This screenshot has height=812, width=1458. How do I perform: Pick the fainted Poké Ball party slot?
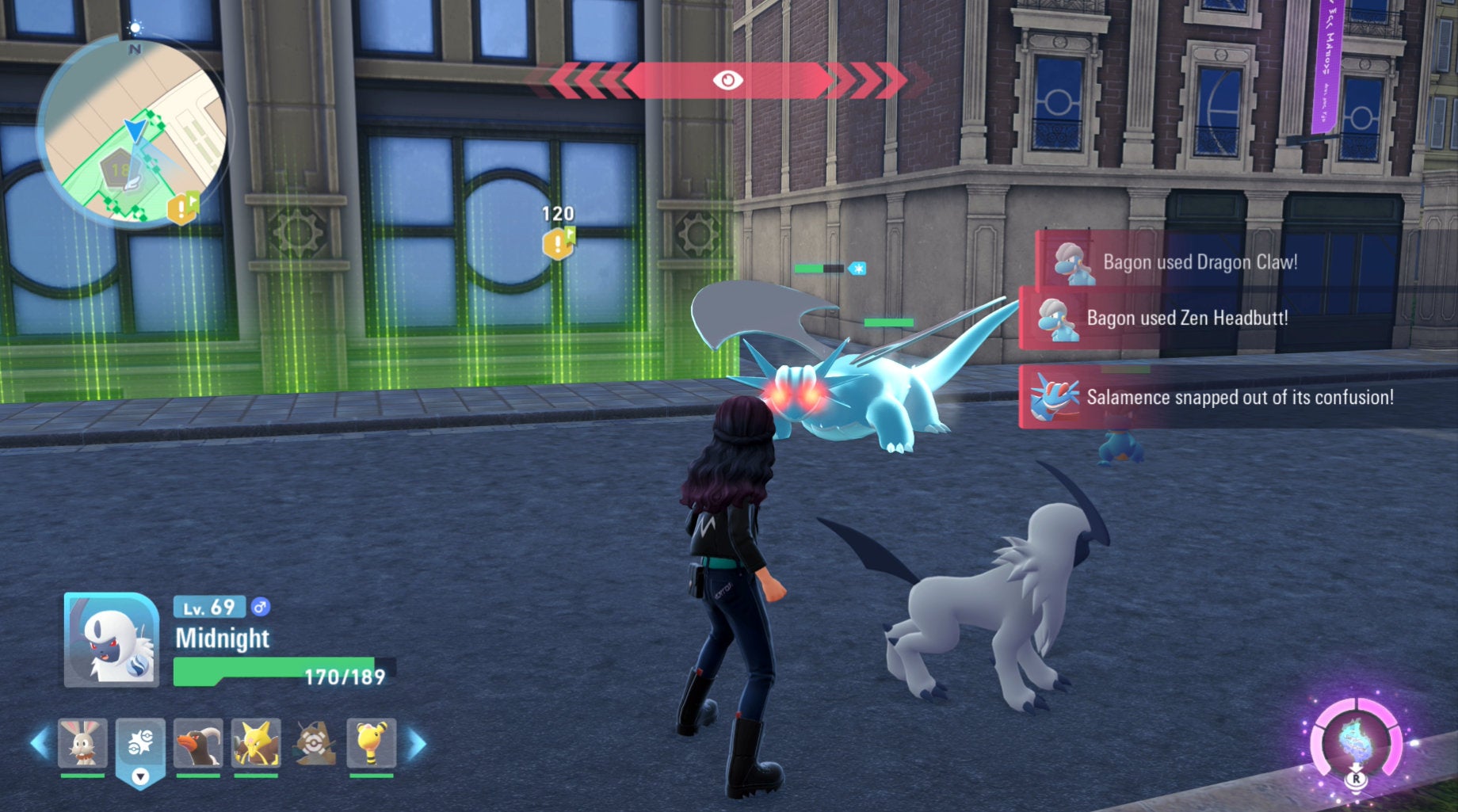click(315, 743)
